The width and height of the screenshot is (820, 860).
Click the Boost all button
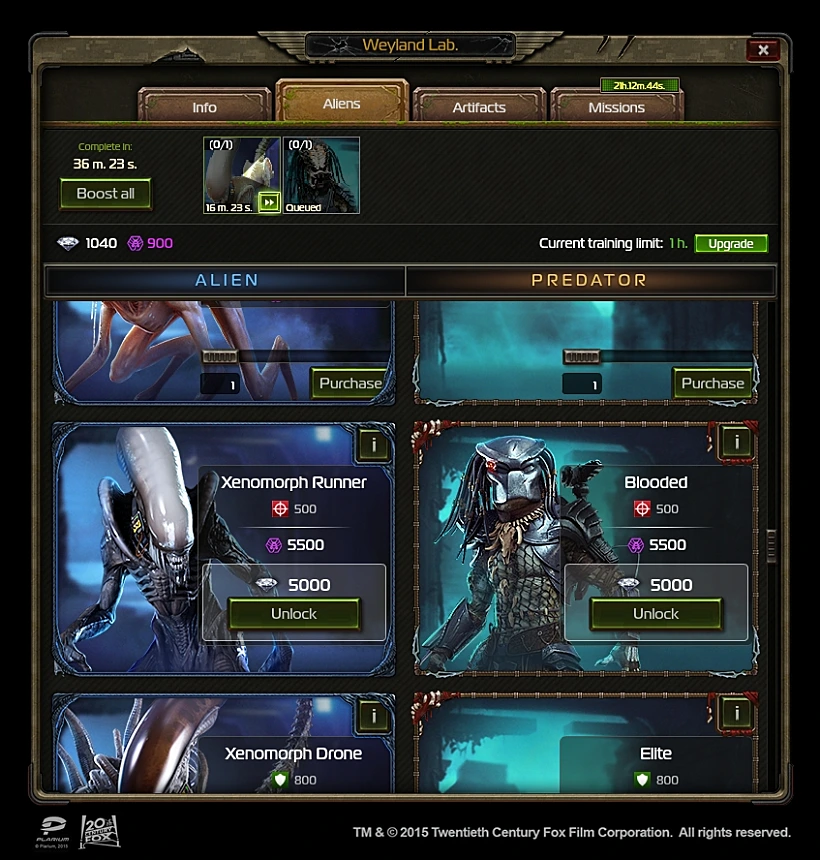[x=105, y=194]
